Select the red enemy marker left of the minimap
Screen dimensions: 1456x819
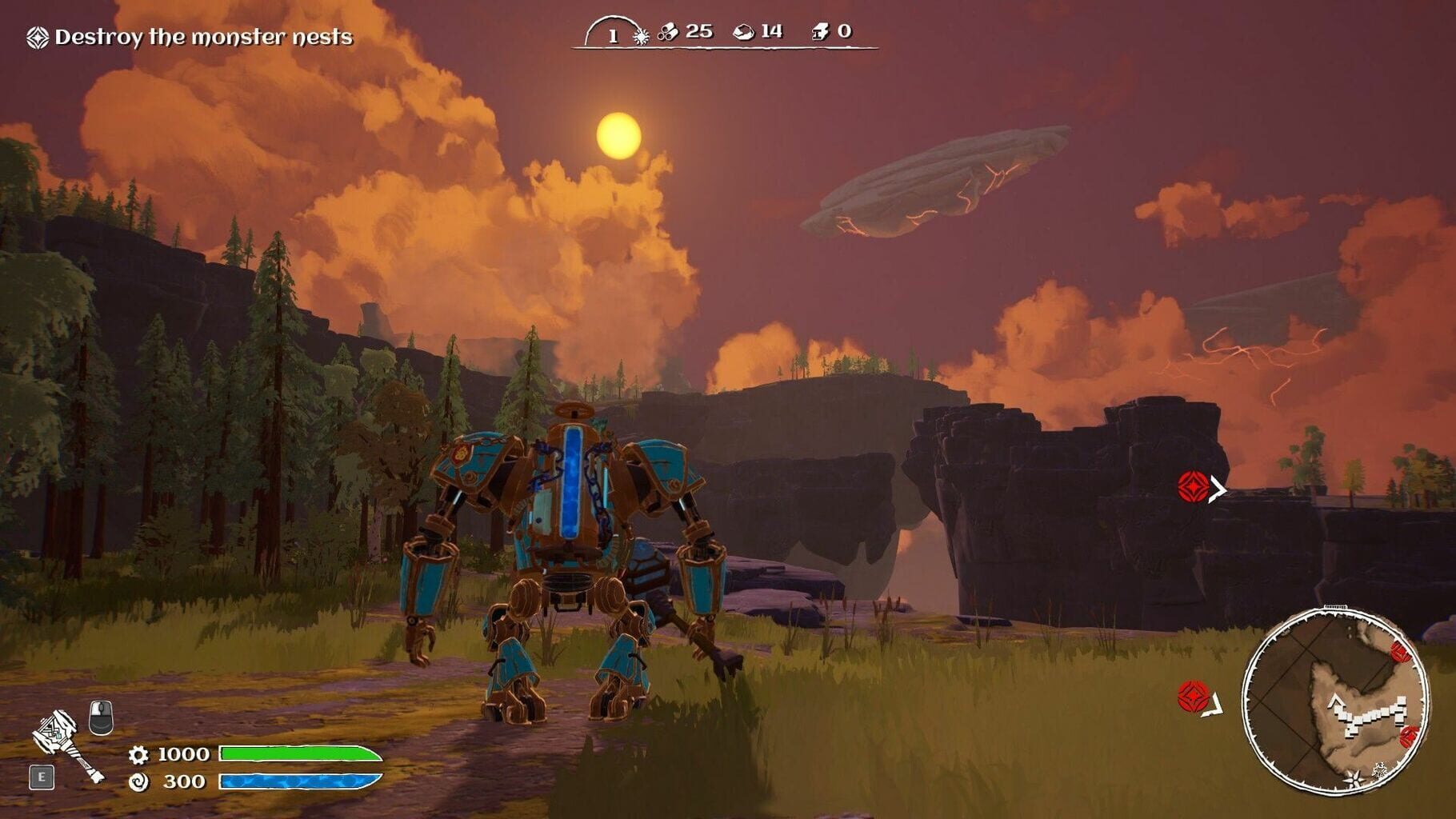(x=1193, y=697)
